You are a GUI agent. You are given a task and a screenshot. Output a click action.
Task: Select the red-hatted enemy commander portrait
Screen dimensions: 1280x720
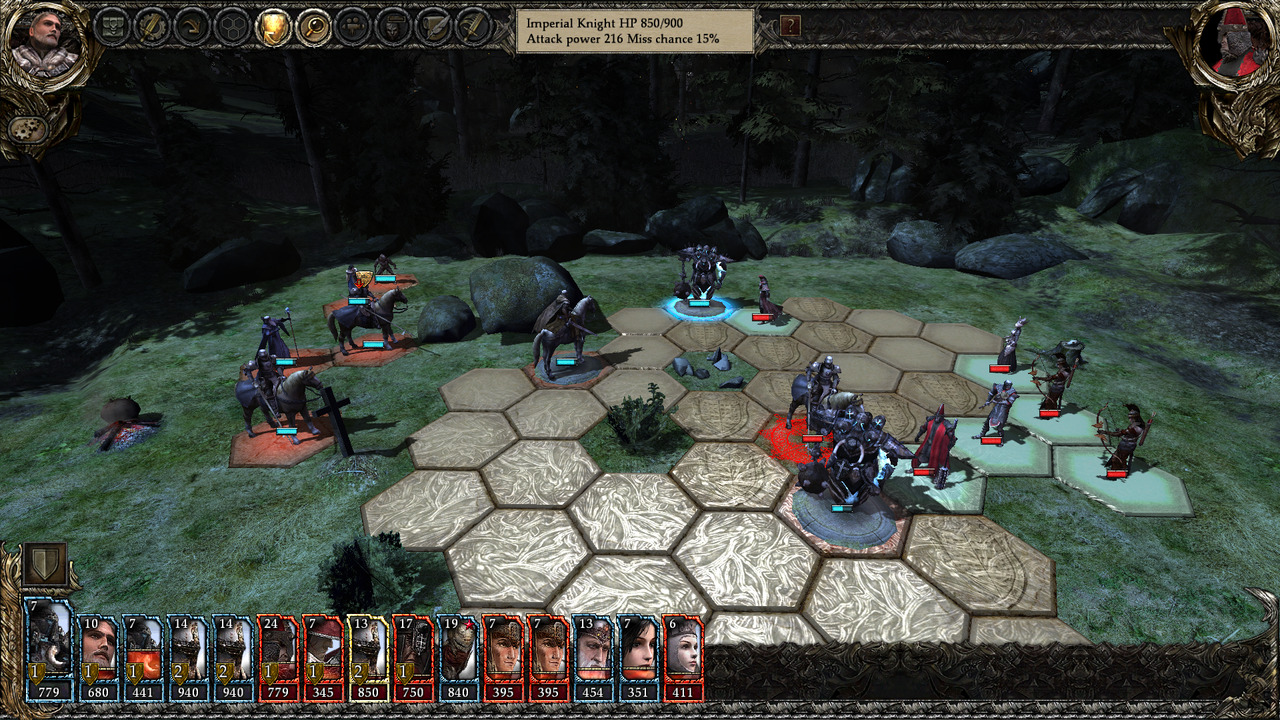tap(1235, 45)
